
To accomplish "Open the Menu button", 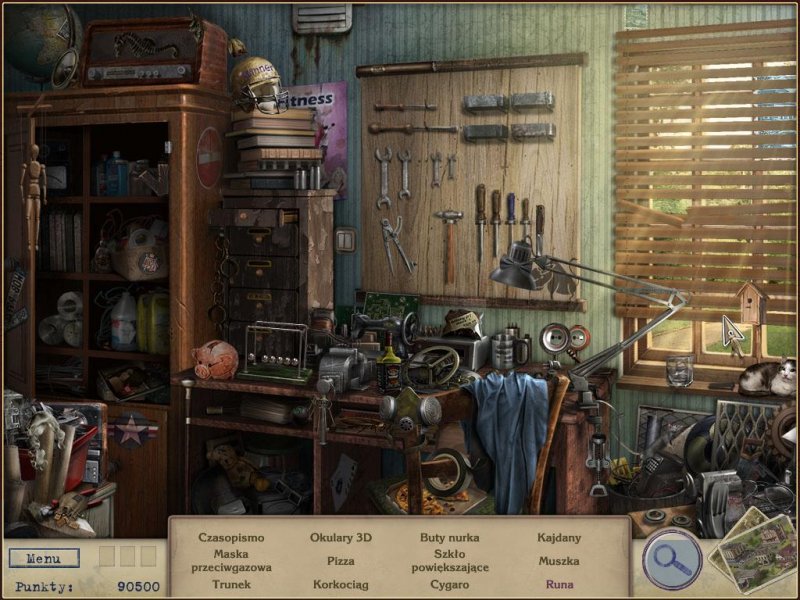I will click(x=43, y=558).
